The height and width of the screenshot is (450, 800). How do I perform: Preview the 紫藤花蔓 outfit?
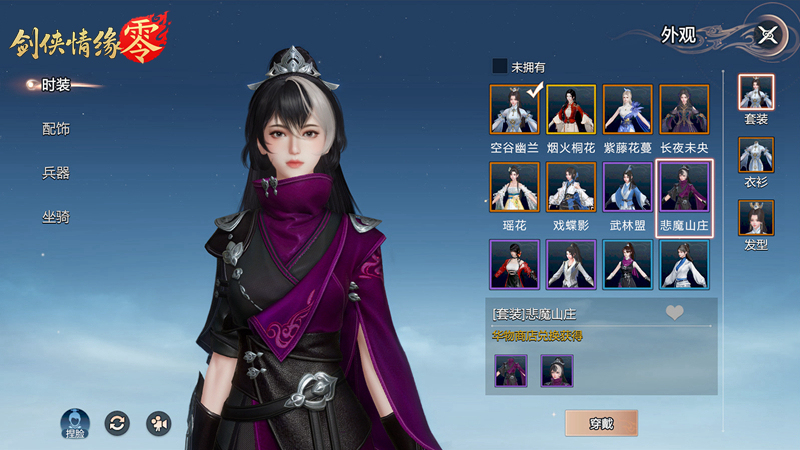627,110
